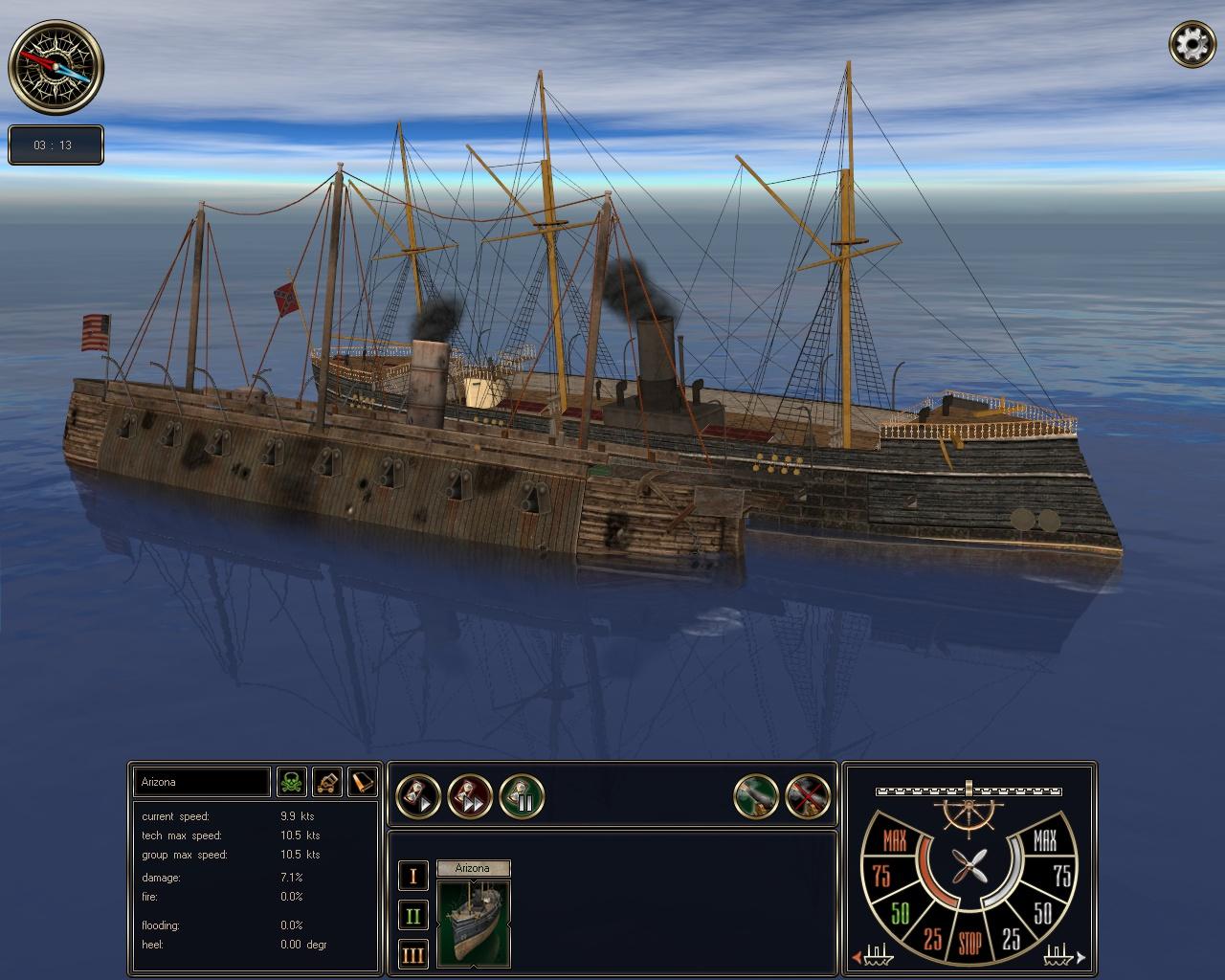1225x980 pixels.
Task: Click the open fire gun icon
Action: [x=756, y=795]
